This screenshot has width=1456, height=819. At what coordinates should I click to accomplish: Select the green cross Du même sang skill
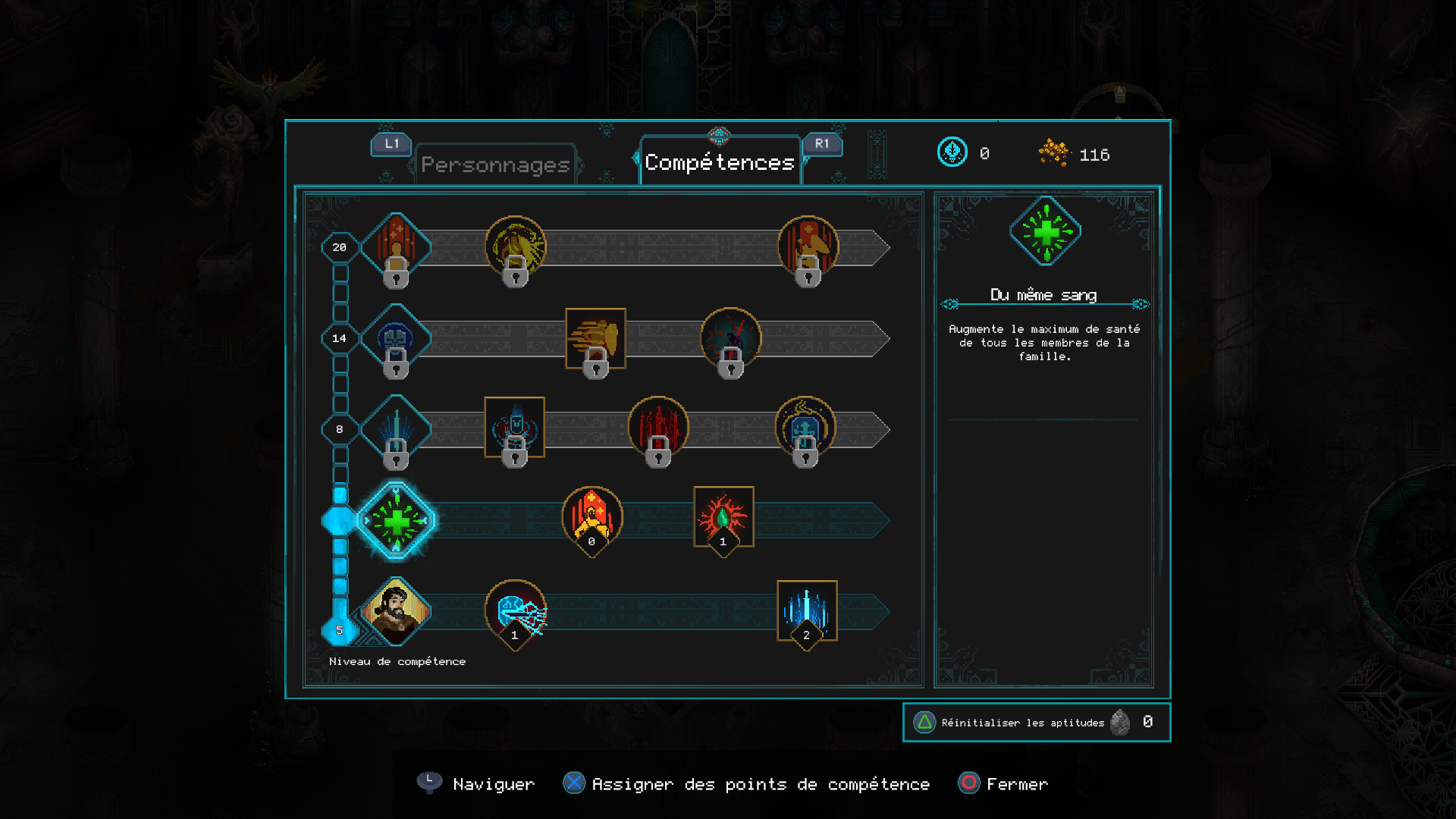pos(396,521)
